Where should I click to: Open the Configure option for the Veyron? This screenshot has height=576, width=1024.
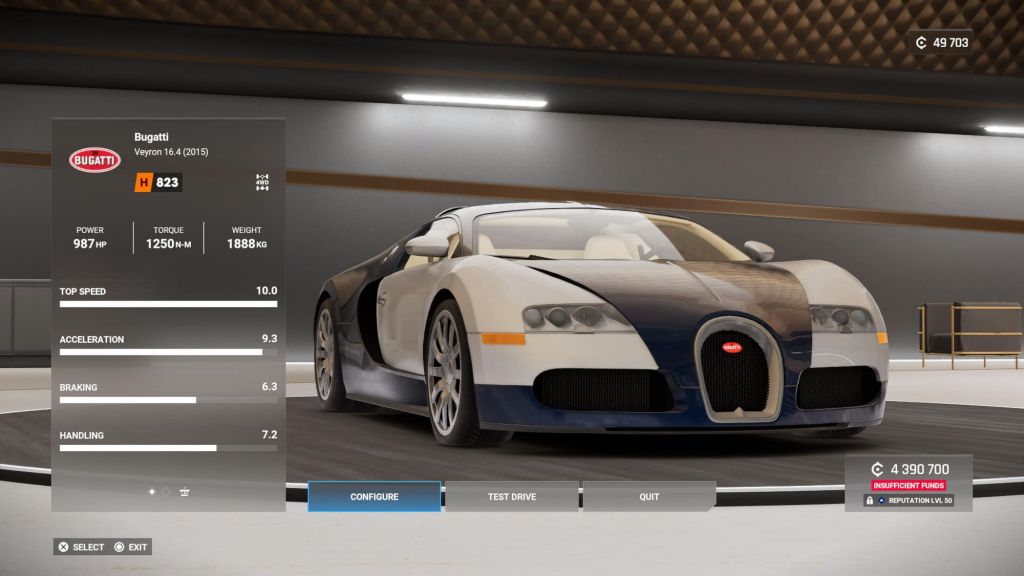pos(374,497)
